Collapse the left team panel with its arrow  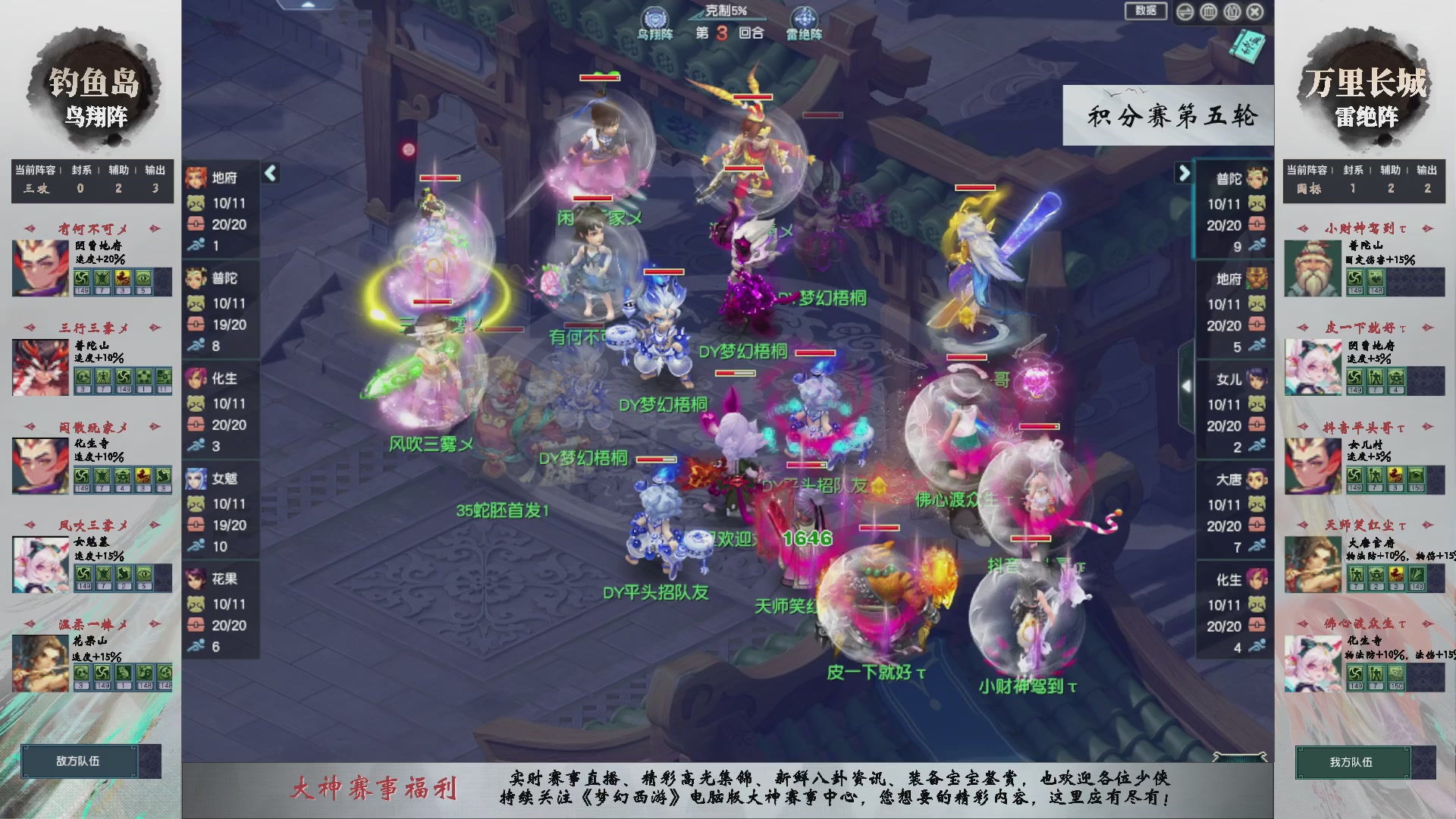click(x=269, y=172)
